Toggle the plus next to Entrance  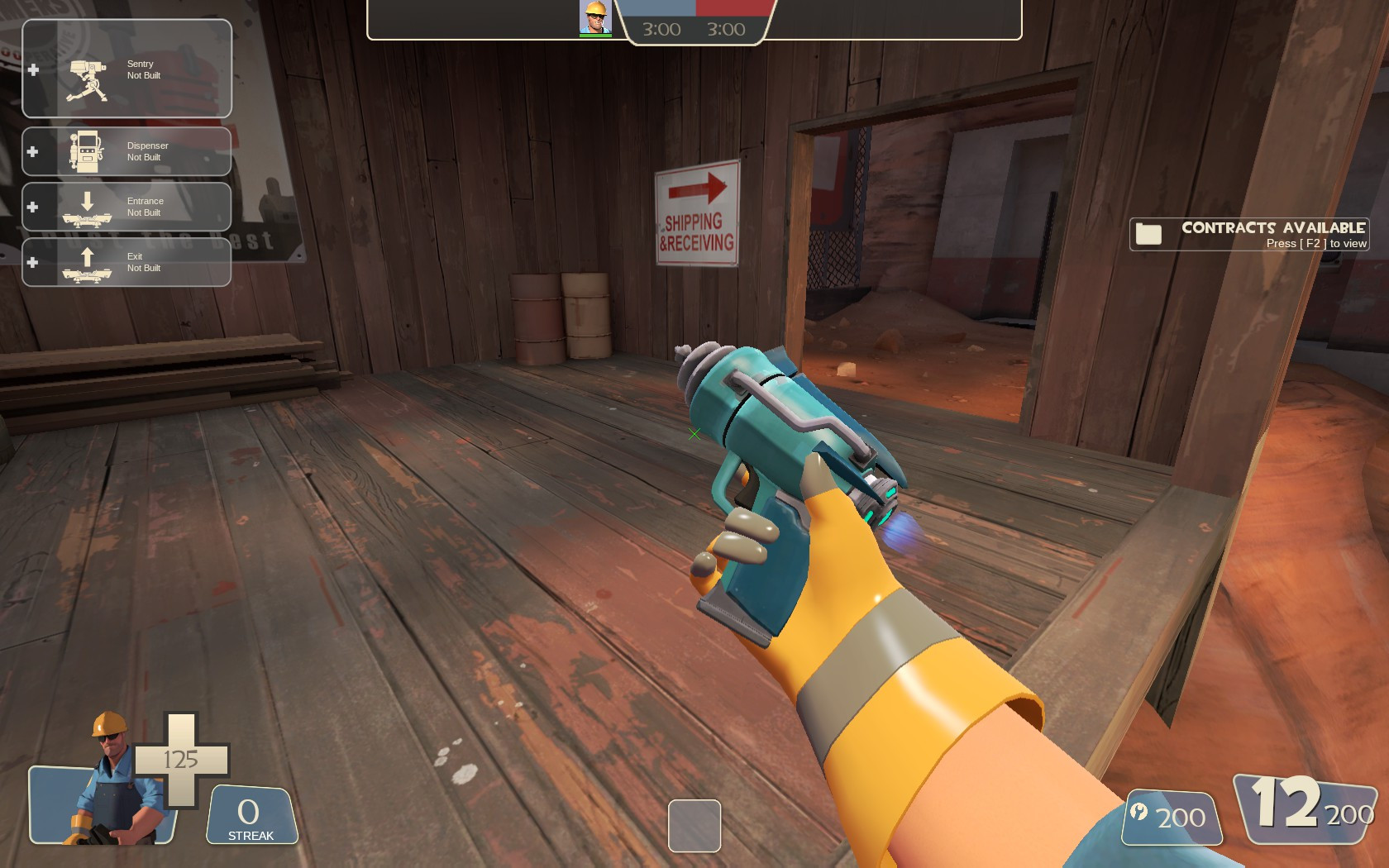click(x=32, y=207)
